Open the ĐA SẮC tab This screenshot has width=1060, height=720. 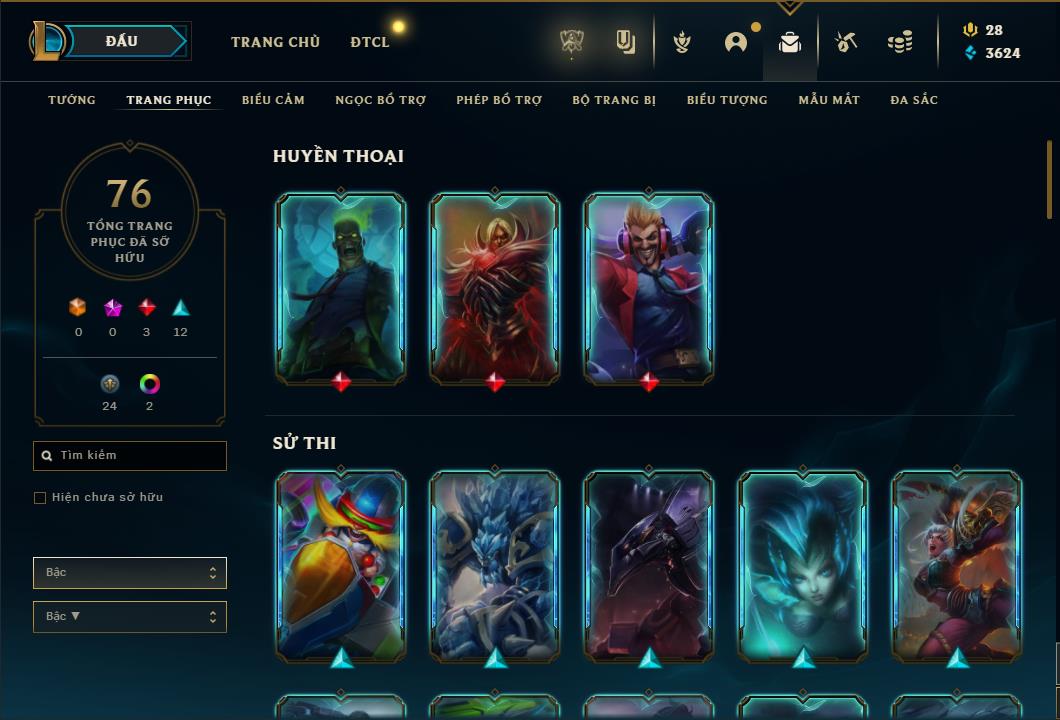pos(914,100)
